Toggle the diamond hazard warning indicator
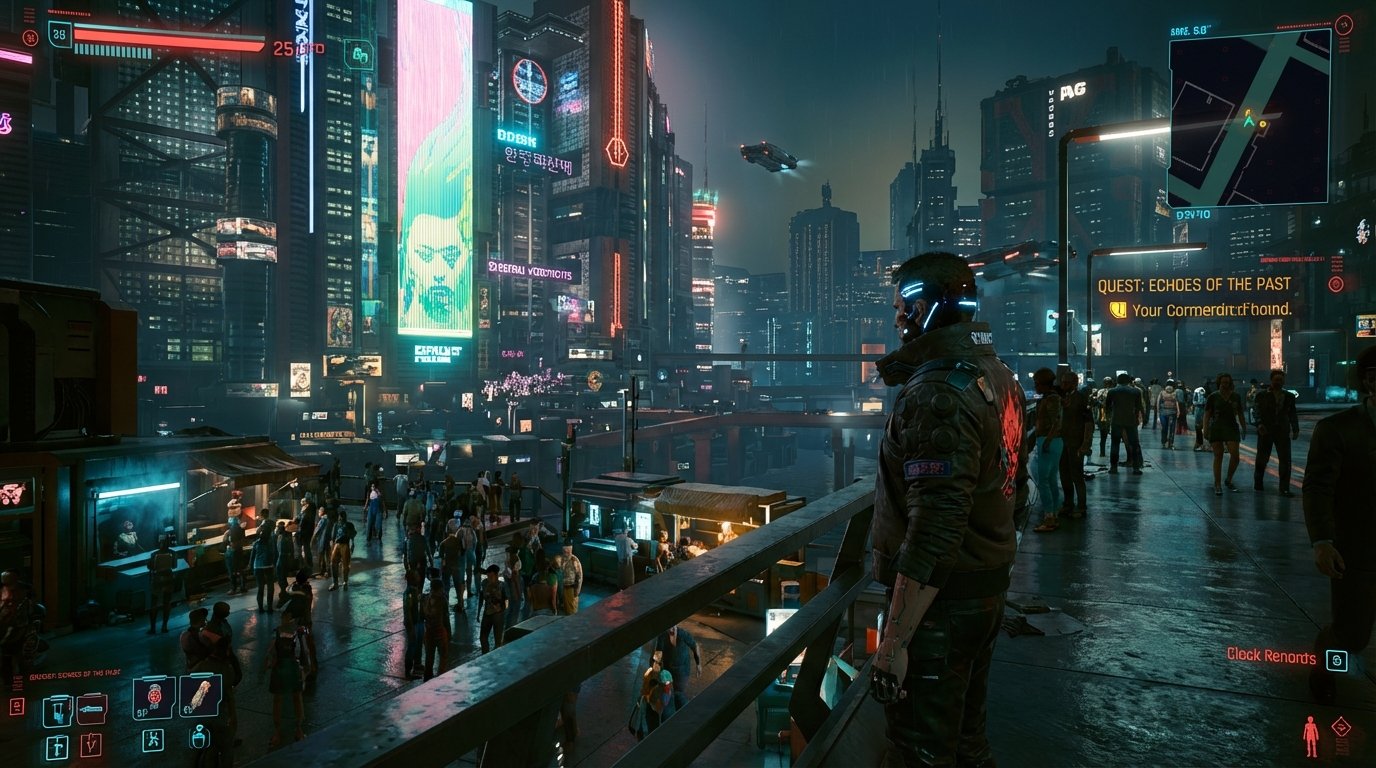Image resolution: width=1376 pixels, height=768 pixels. pyautogui.click(x=1341, y=726)
